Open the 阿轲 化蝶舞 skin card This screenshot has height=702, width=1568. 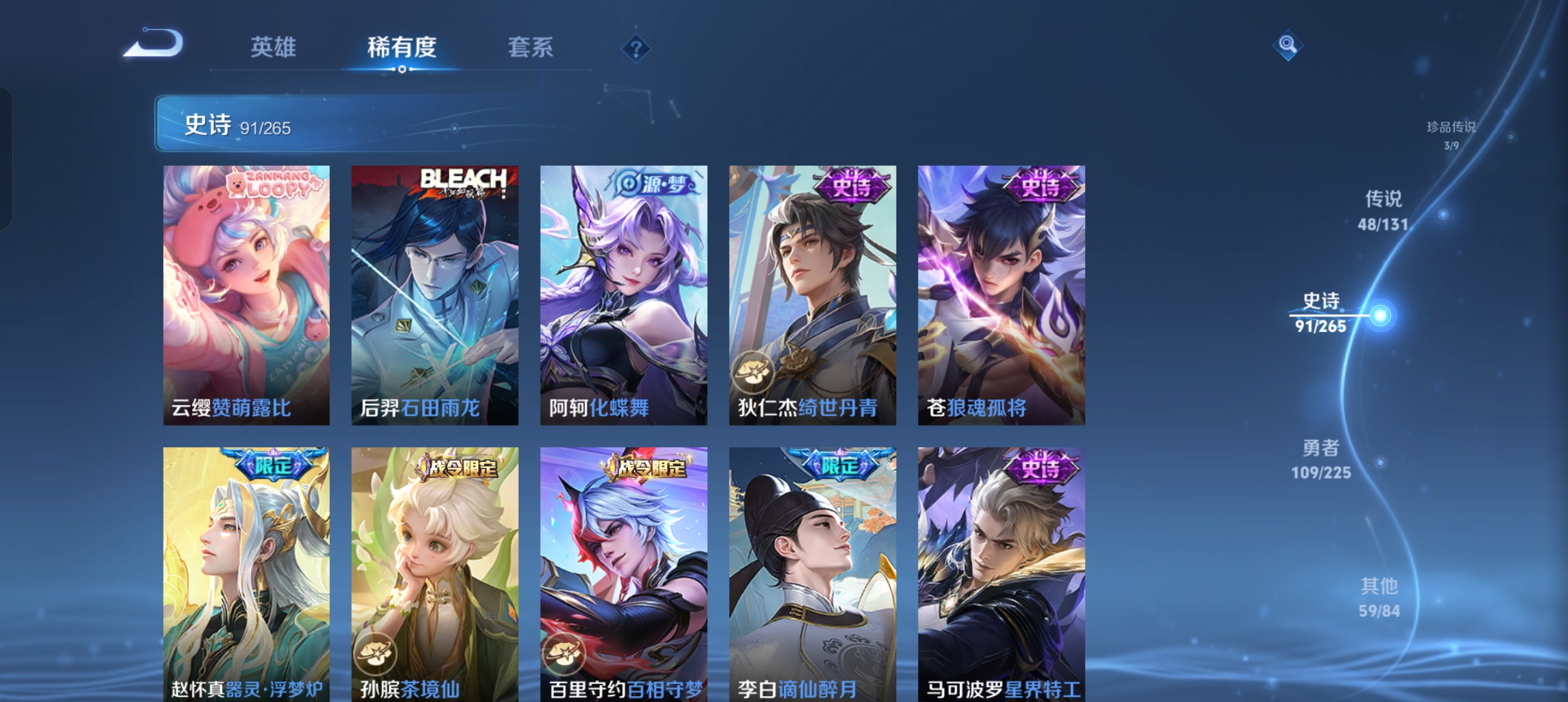click(x=623, y=295)
